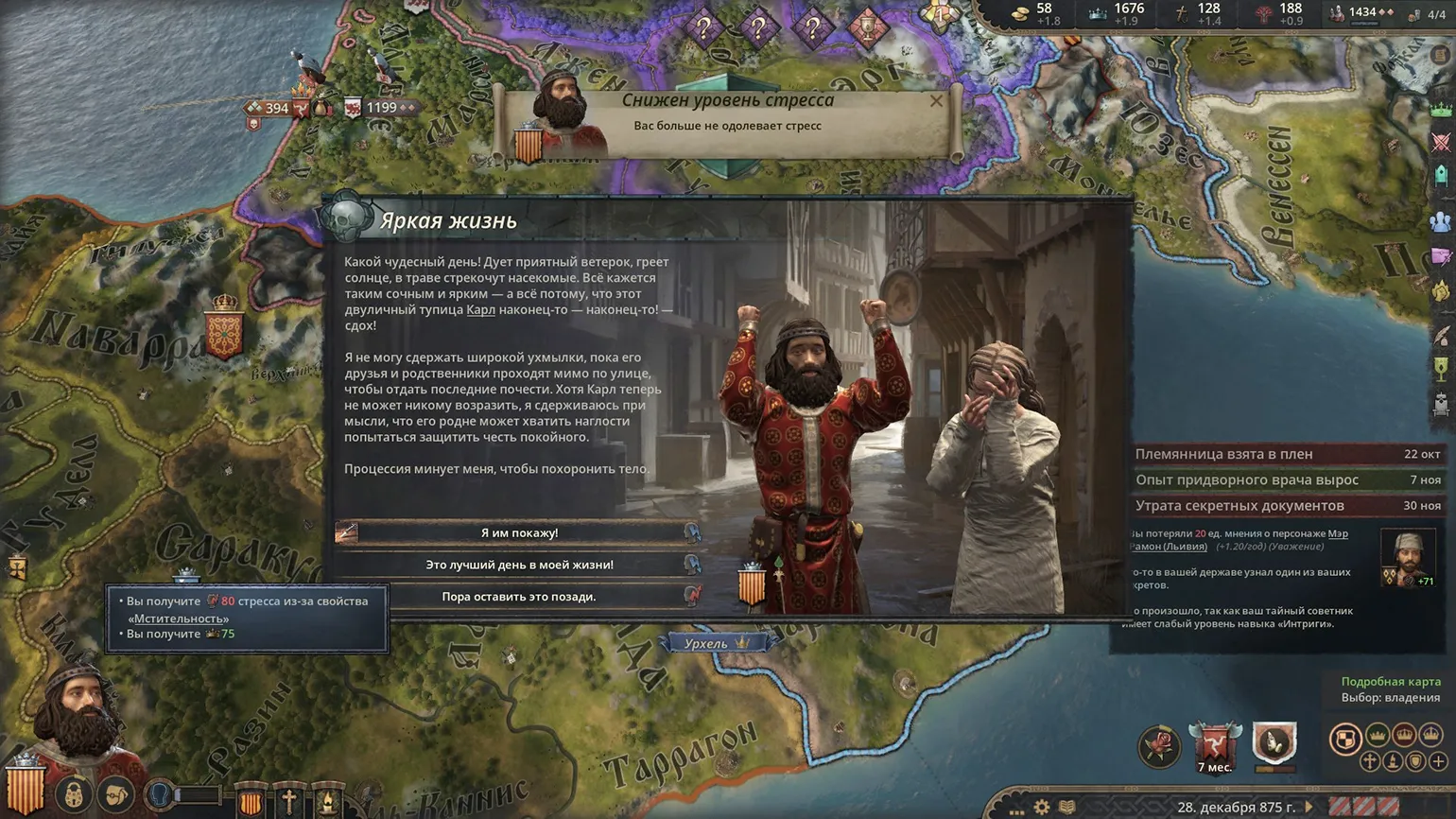Screen dimensions: 1456x819
Task: Close the stress reduced notification banner
Action: (936, 101)
